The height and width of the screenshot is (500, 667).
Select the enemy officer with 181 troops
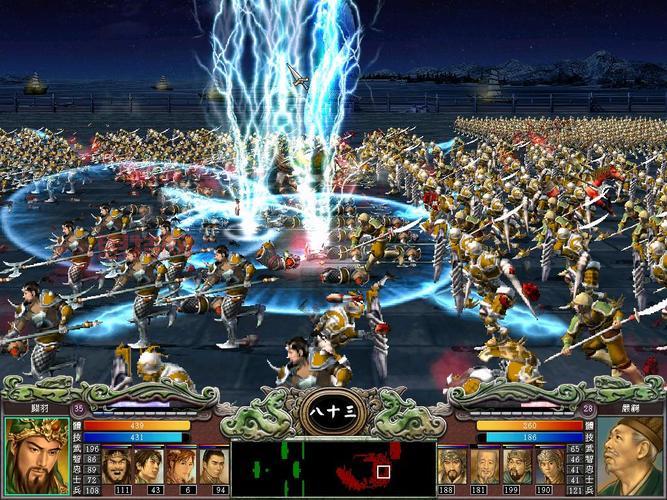(x=484, y=465)
